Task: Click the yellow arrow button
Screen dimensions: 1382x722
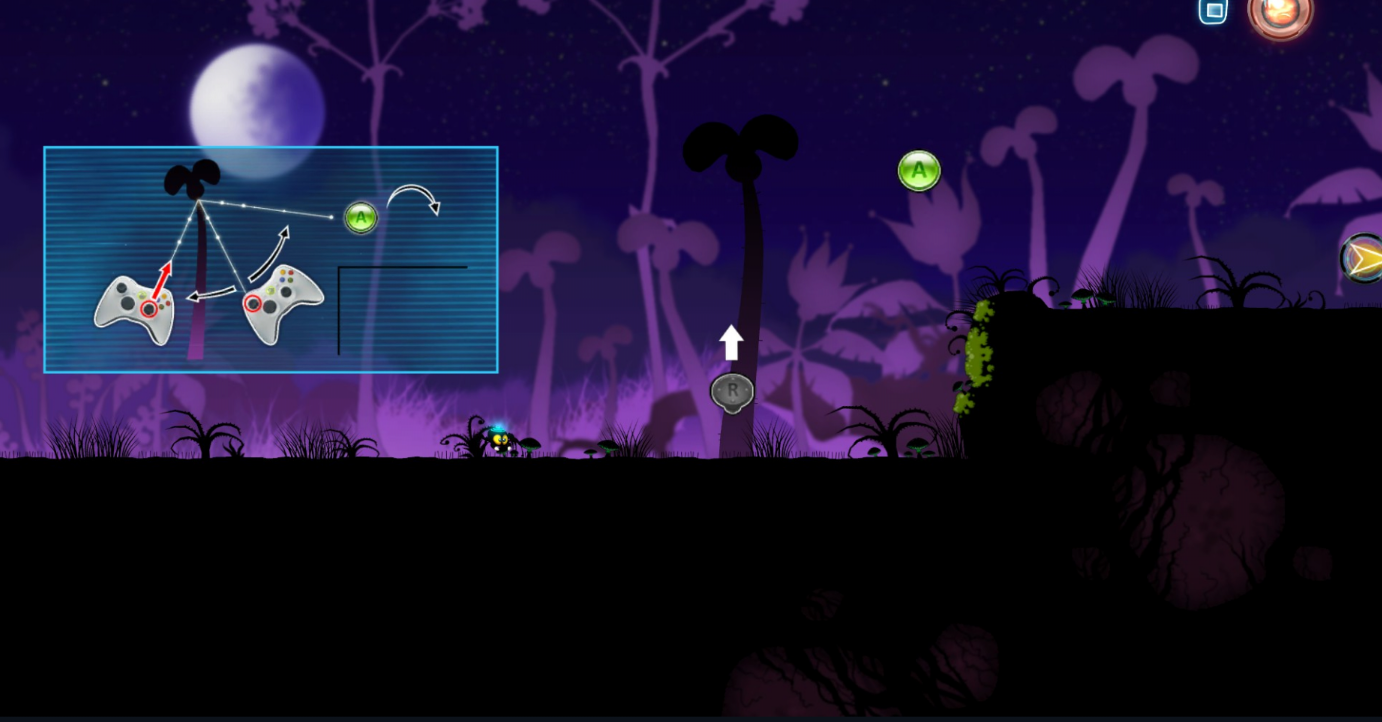Action: (1363, 259)
